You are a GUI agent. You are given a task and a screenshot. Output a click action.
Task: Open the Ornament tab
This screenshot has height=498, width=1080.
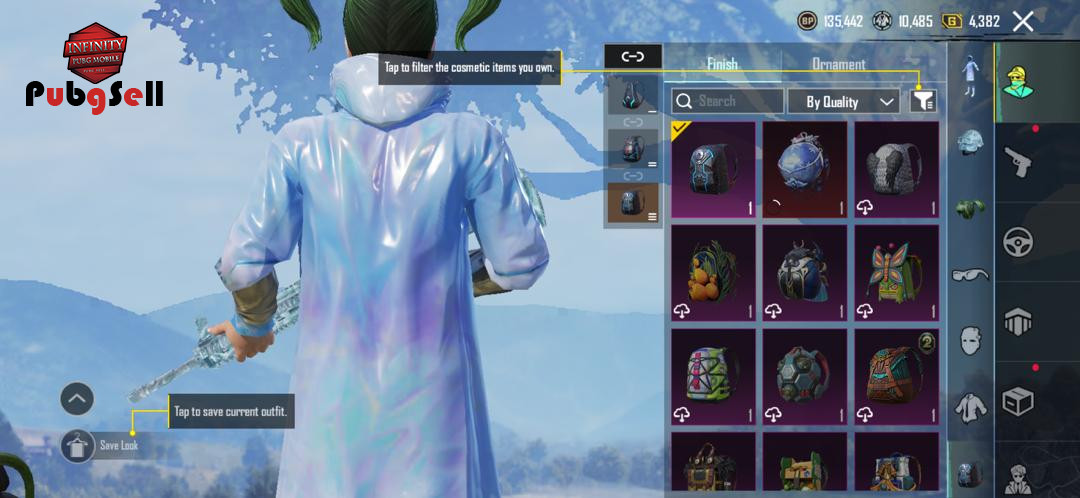coord(838,64)
